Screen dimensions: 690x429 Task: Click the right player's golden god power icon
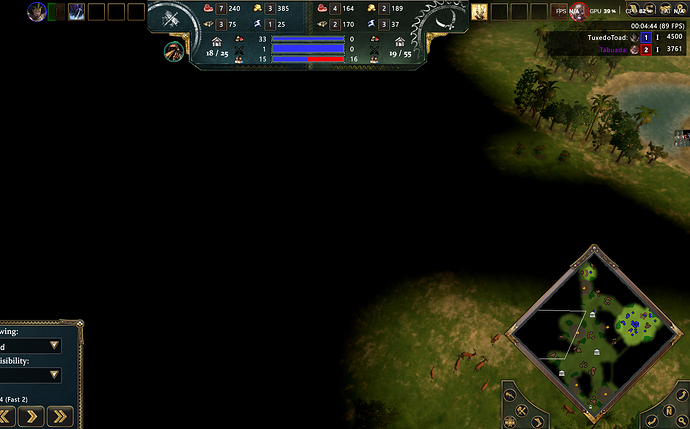point(479,12)
